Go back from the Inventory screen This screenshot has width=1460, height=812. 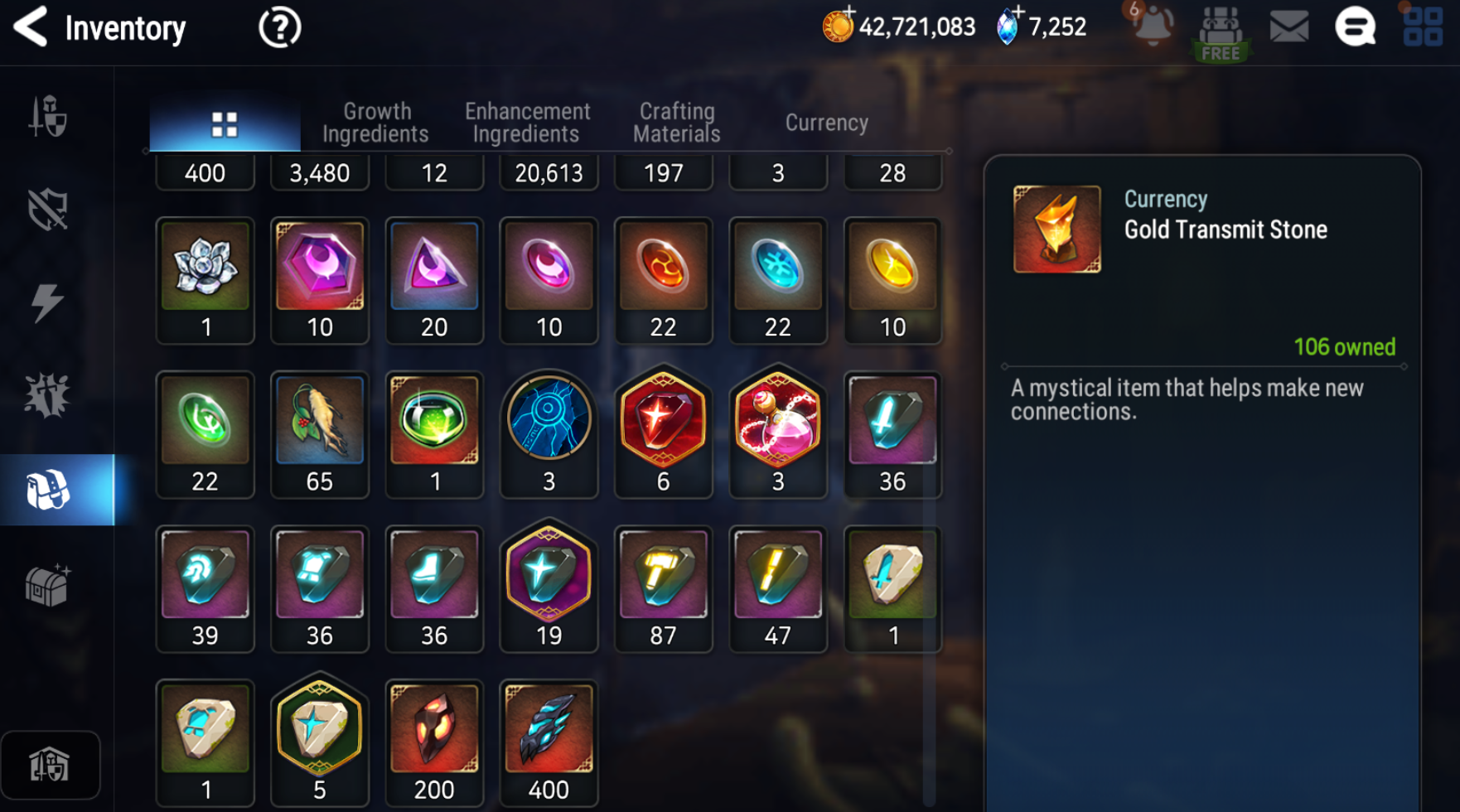(31, 27)
